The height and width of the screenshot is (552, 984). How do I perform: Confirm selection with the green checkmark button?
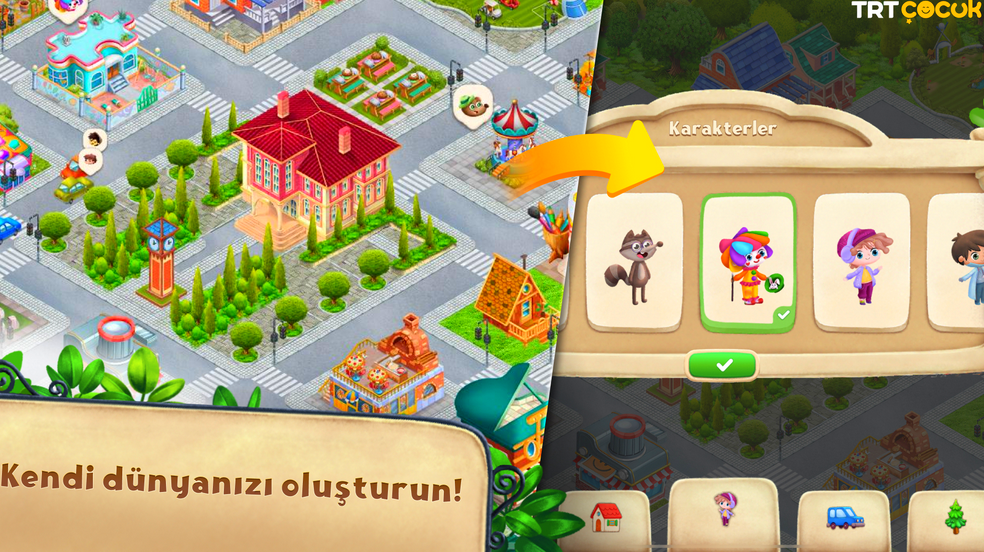coord(723,366)
